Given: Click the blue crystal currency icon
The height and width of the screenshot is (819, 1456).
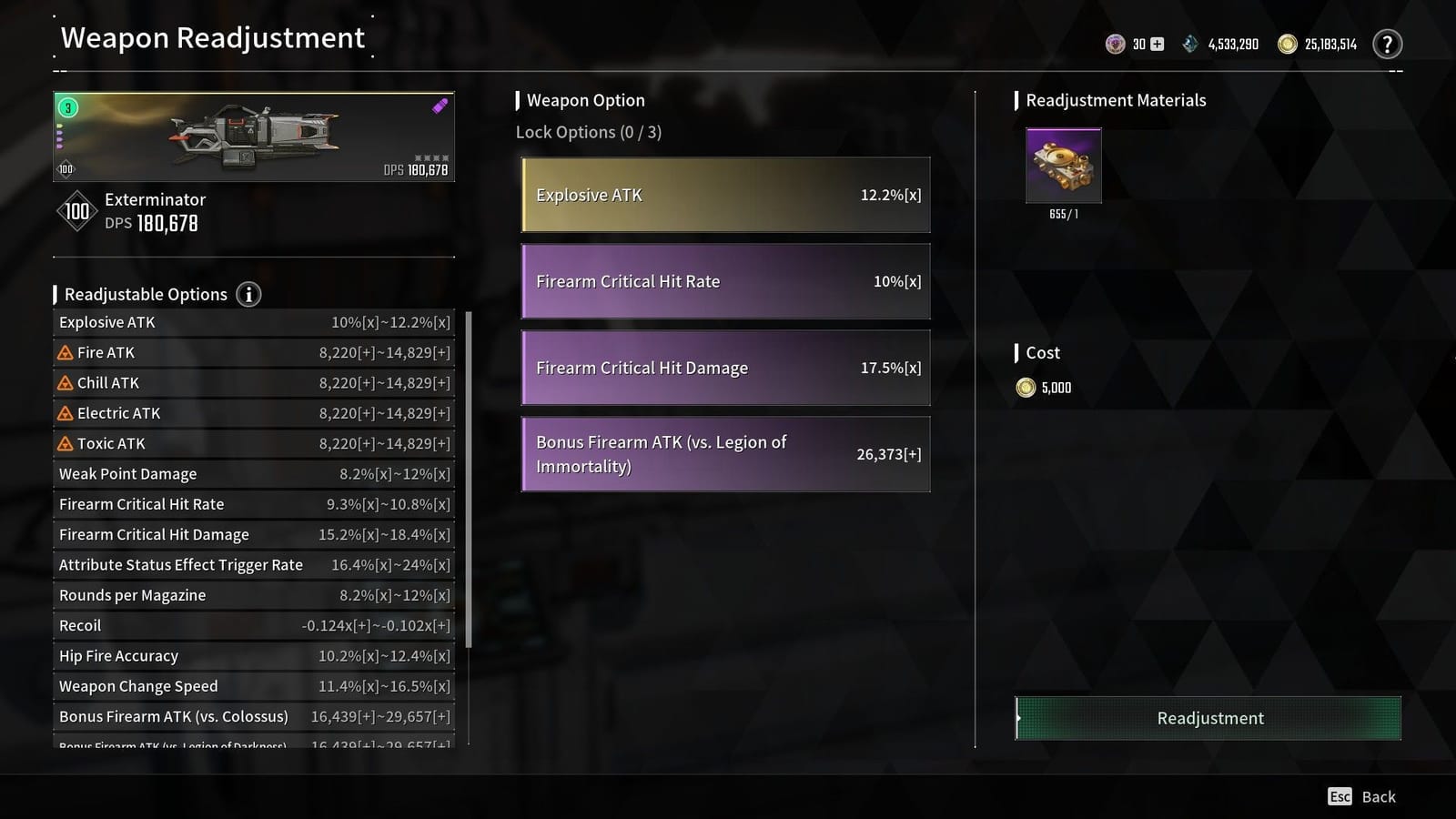Looking at the screenshot, I should click(x=1190, y=43).
